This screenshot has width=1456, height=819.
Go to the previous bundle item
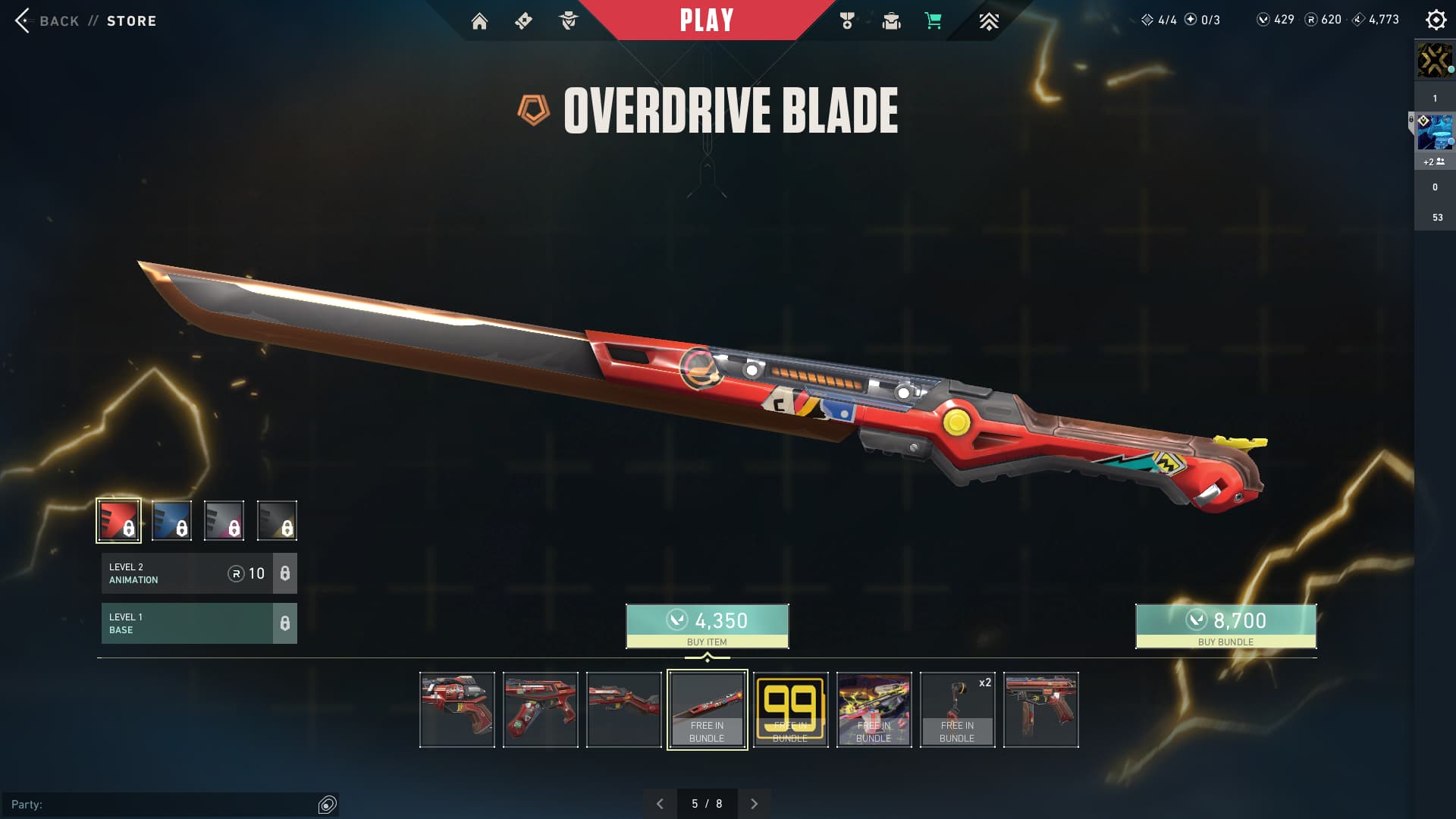click(x=660, y=804)
